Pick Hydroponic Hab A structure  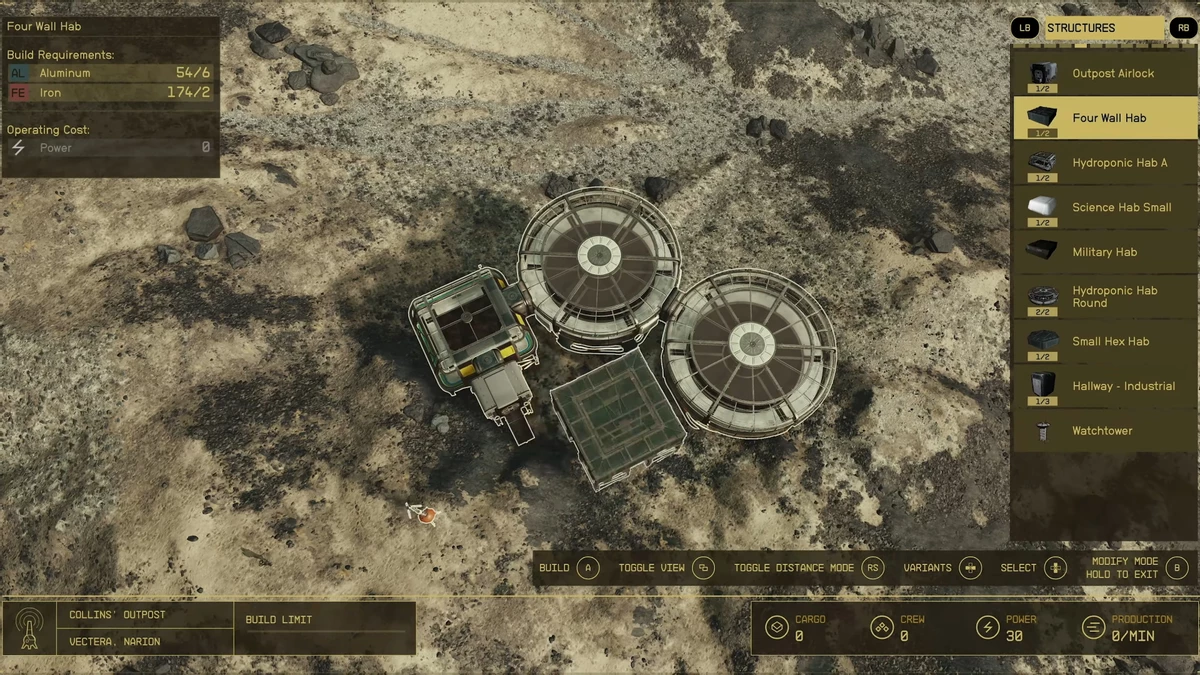click(x=1105, y=163)
